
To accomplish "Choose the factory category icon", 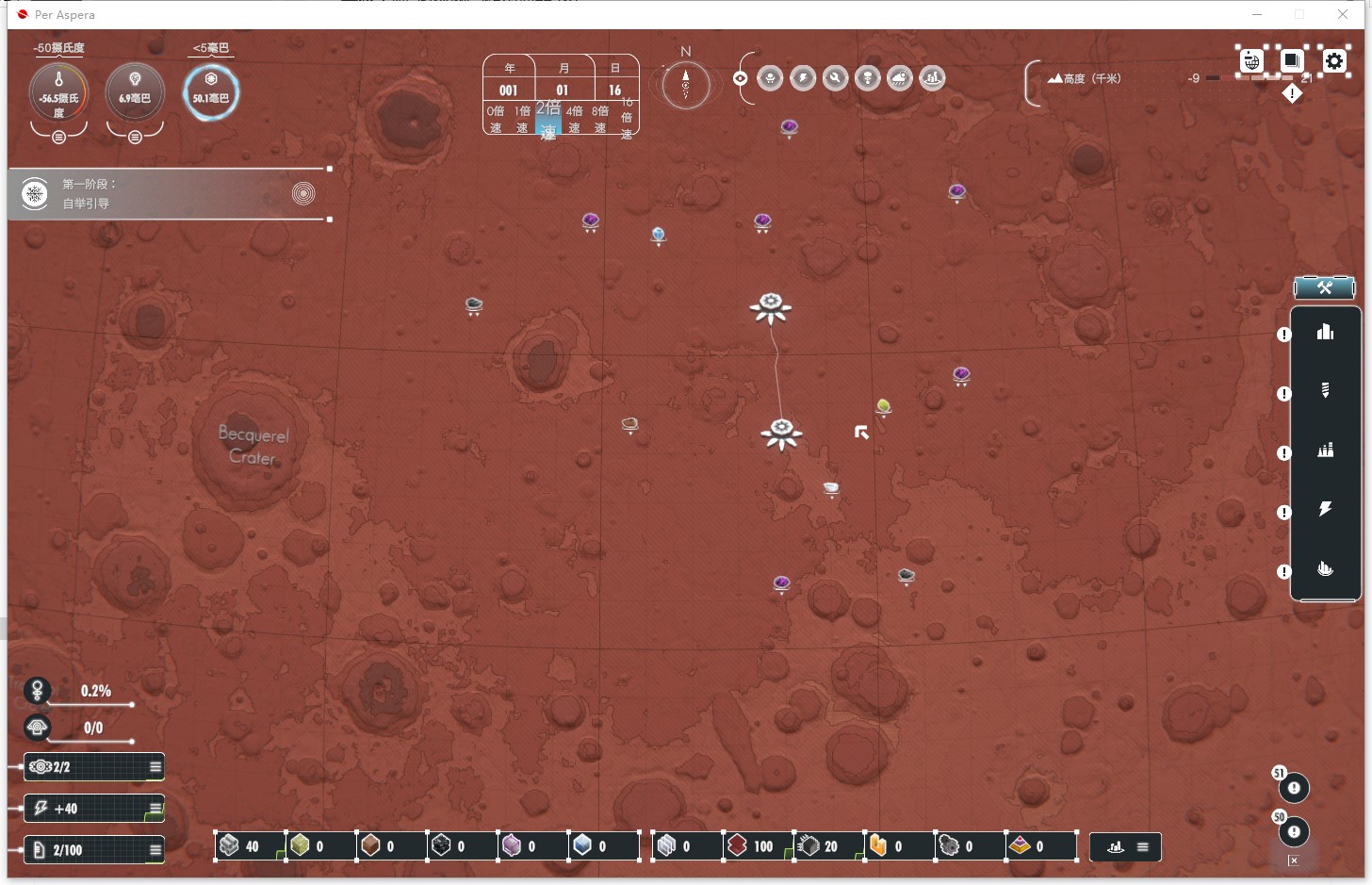I will click(x=1325, y=451).
